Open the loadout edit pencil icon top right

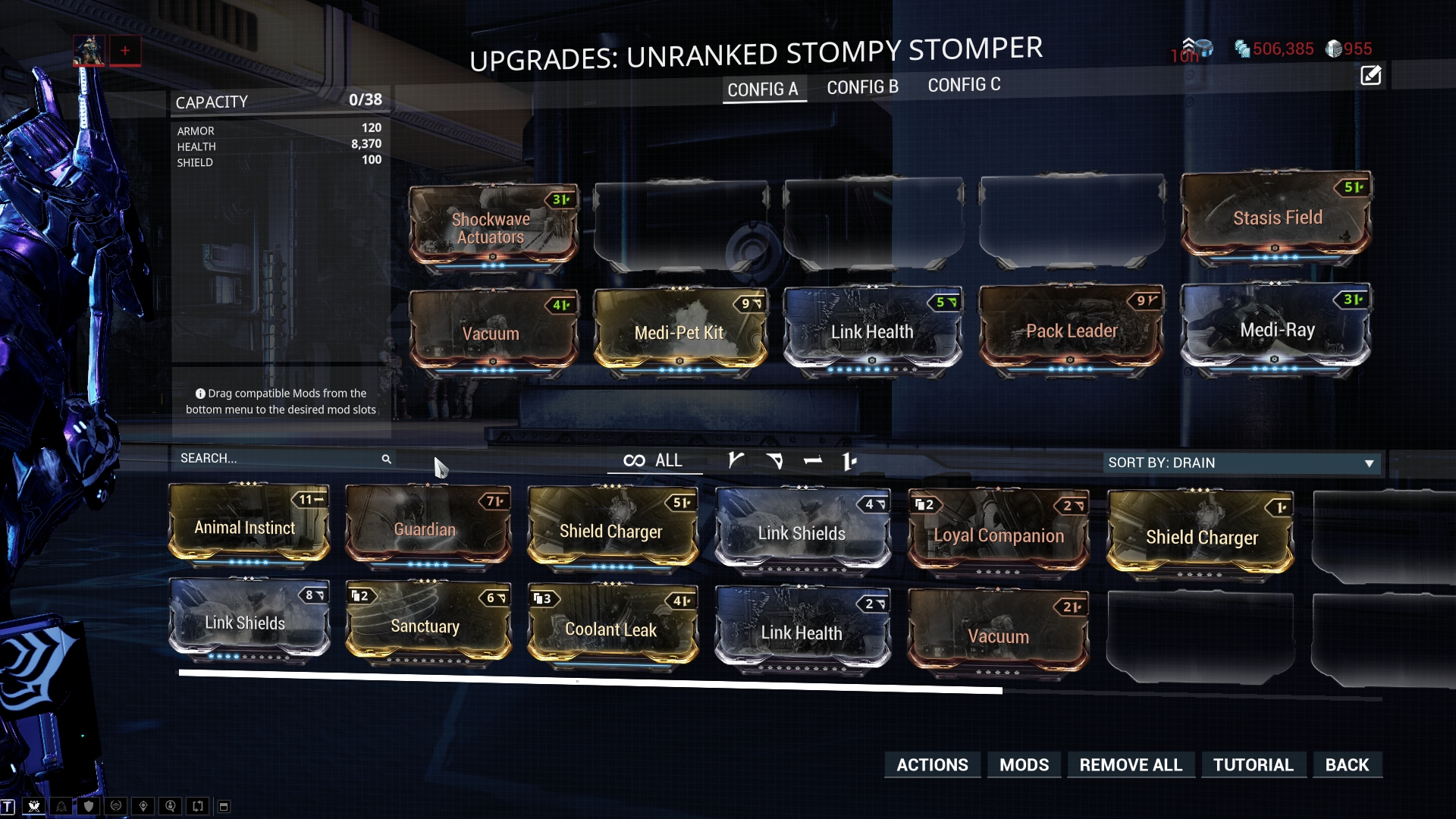coord(1370,76)
